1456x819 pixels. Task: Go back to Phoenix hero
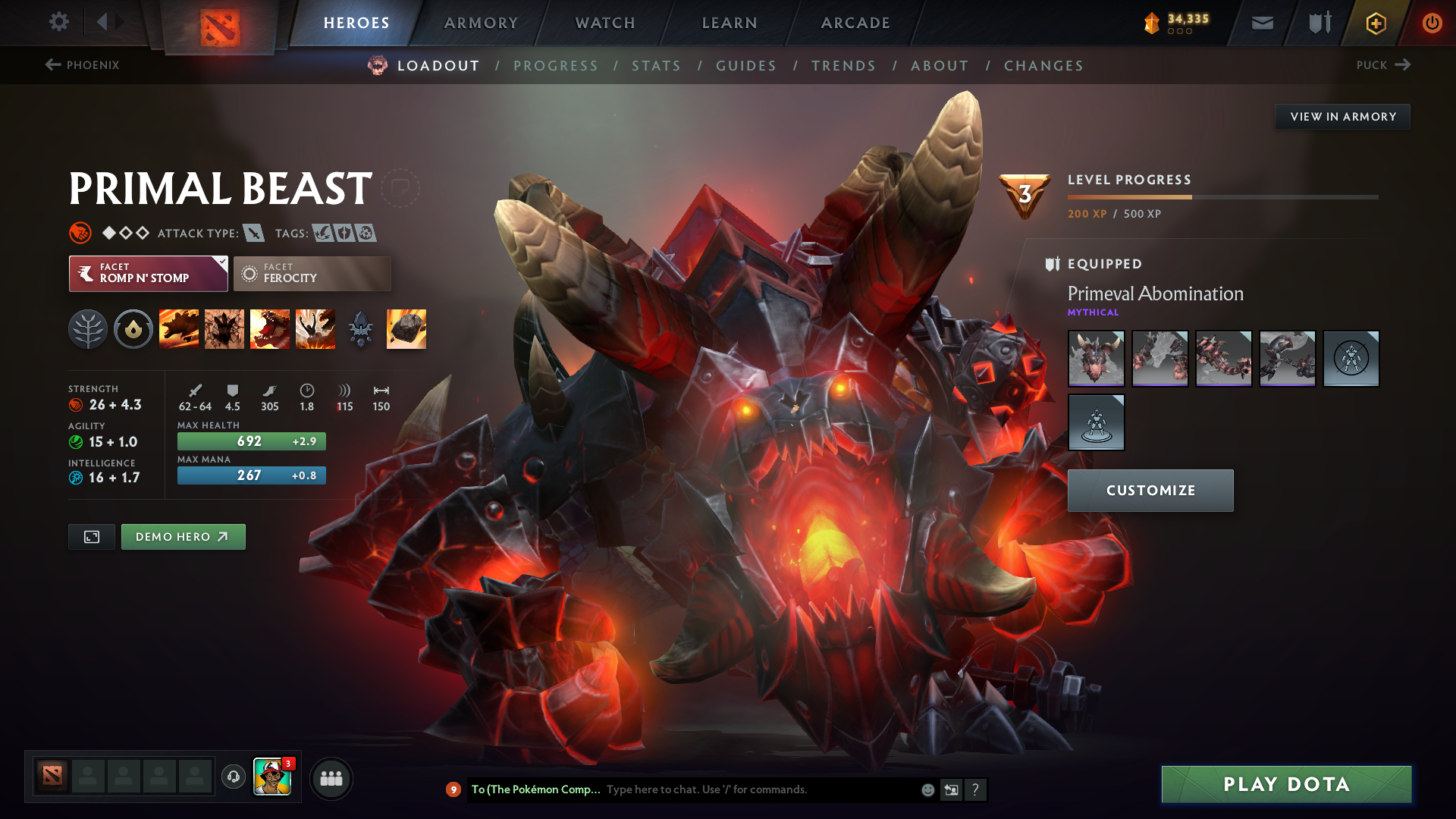83,65
